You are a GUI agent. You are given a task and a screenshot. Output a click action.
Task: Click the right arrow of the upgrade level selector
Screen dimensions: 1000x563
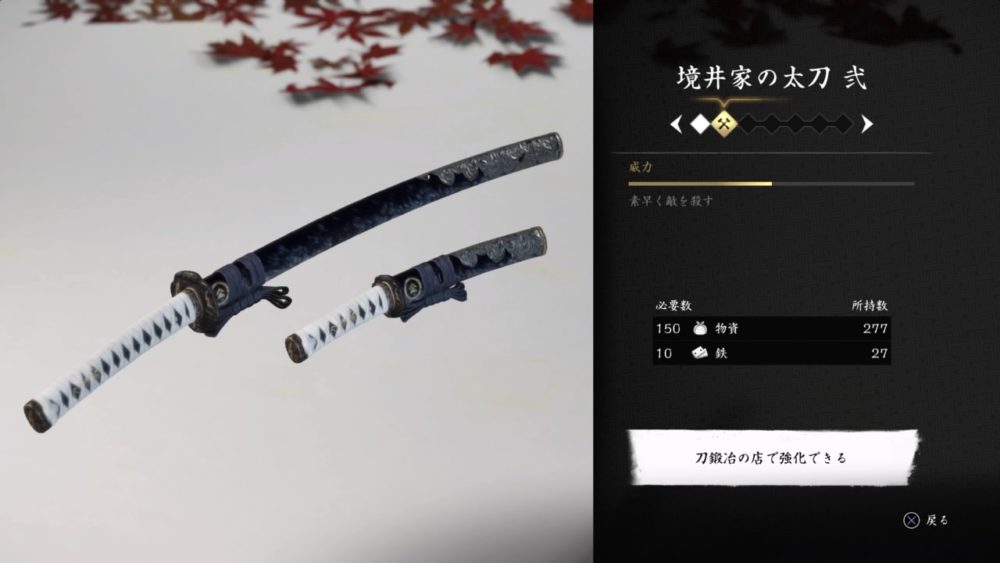[x=866, y=124]
